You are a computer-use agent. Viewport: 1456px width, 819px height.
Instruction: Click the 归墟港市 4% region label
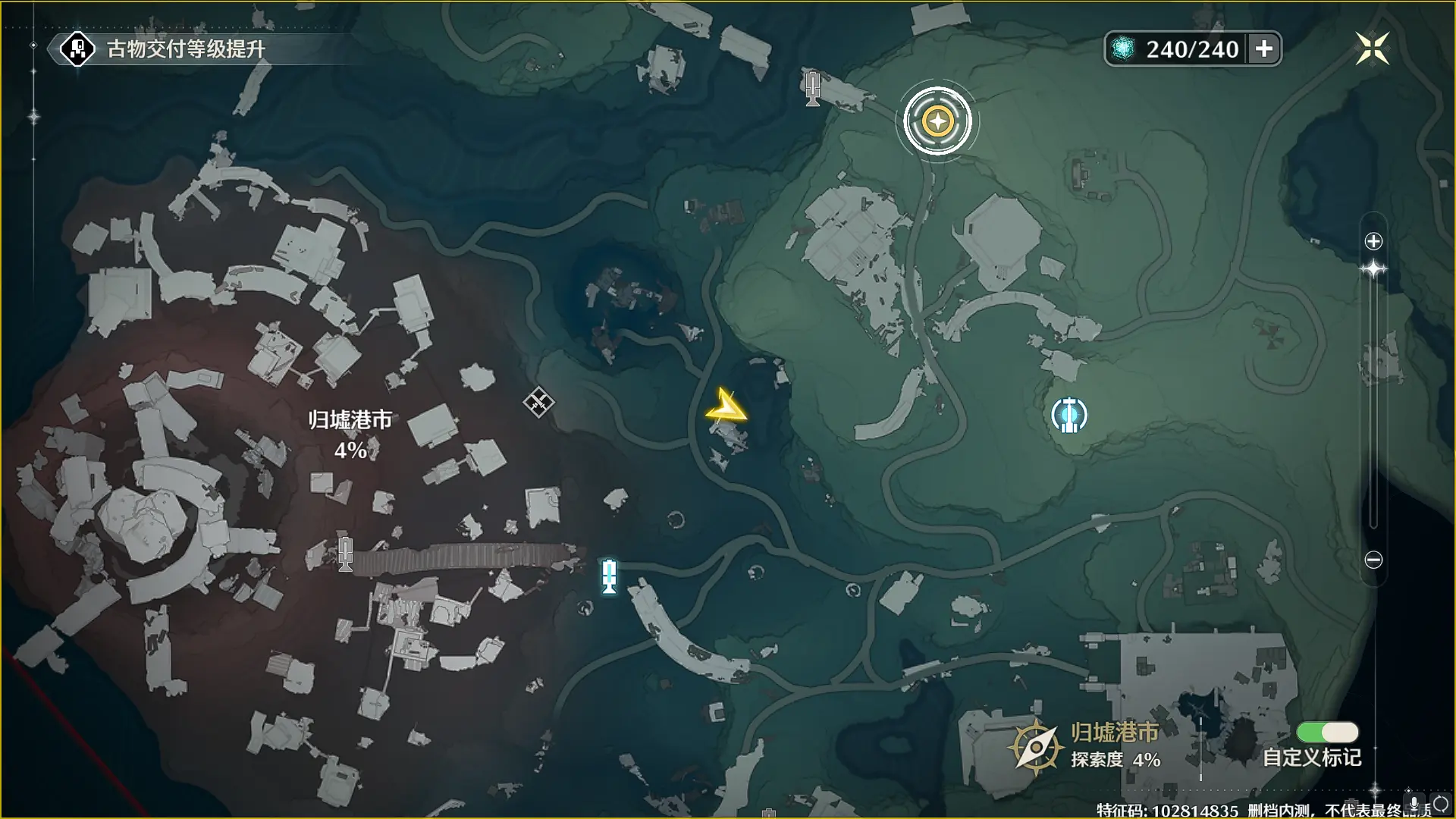(x=350, y=435)
